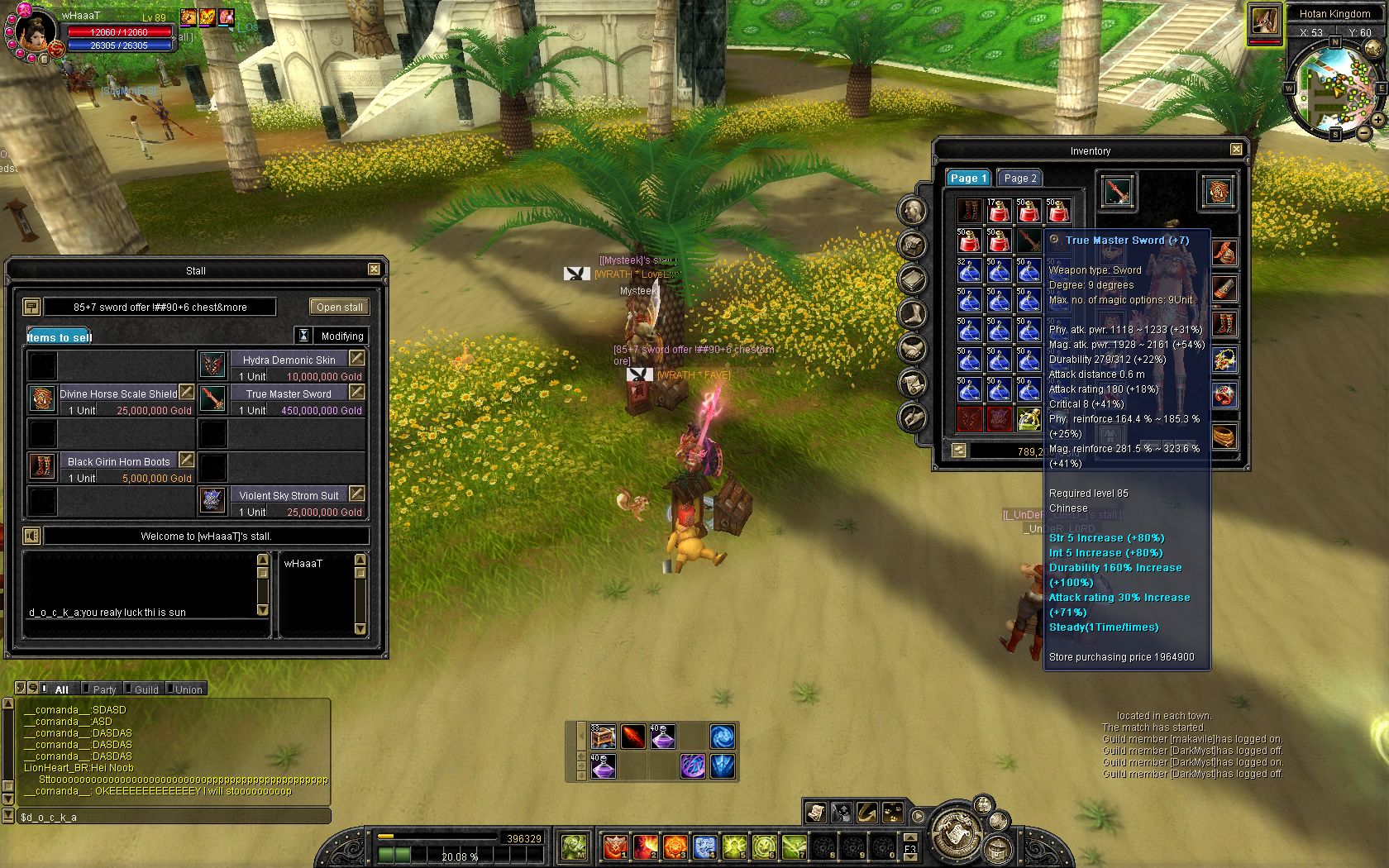Select the Black Girin Horn Boots stall item
Image resolution: width=1389 pixels, height=868 pixels.
42,468
